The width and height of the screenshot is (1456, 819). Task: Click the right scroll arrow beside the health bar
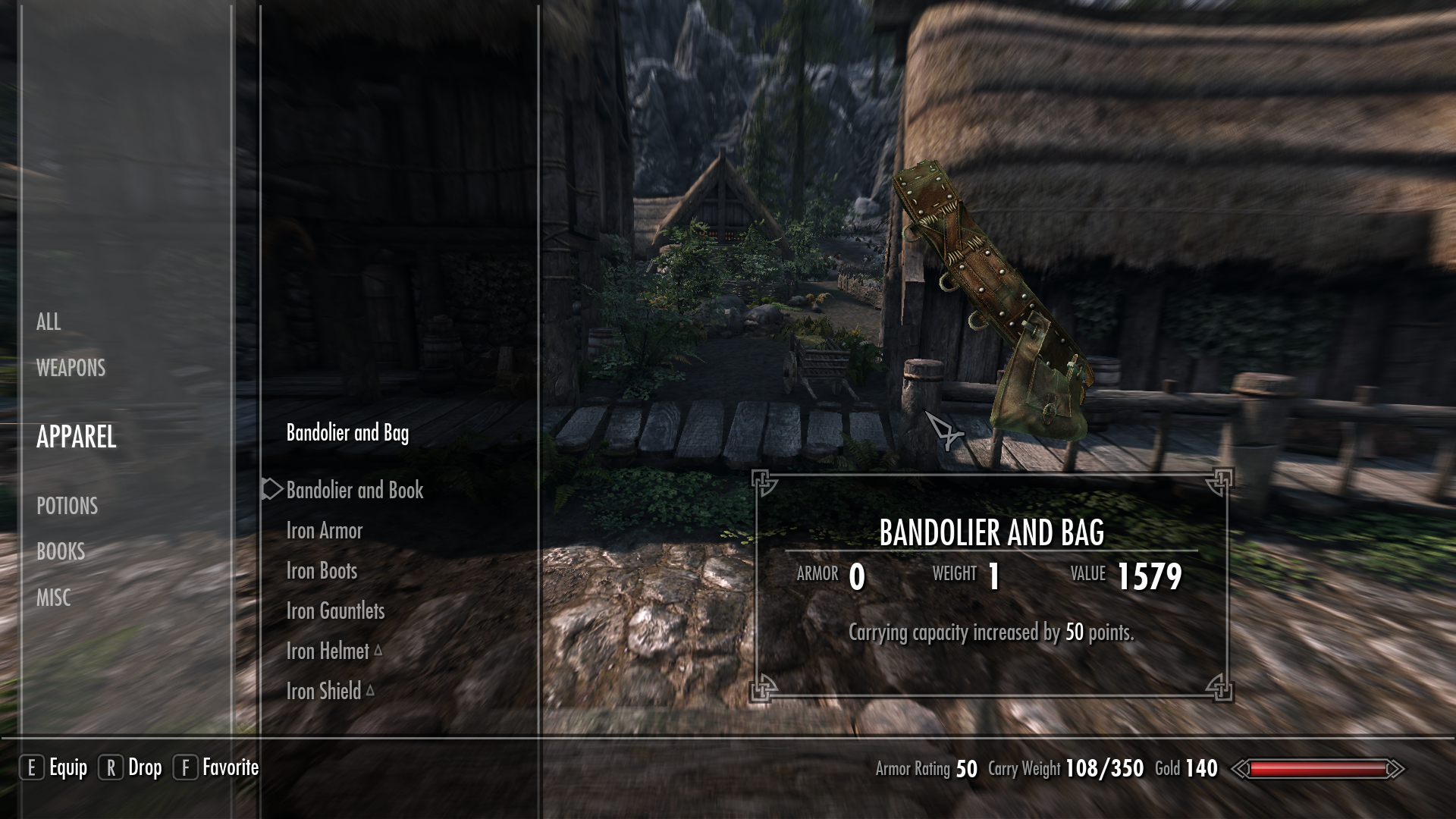1398,768
